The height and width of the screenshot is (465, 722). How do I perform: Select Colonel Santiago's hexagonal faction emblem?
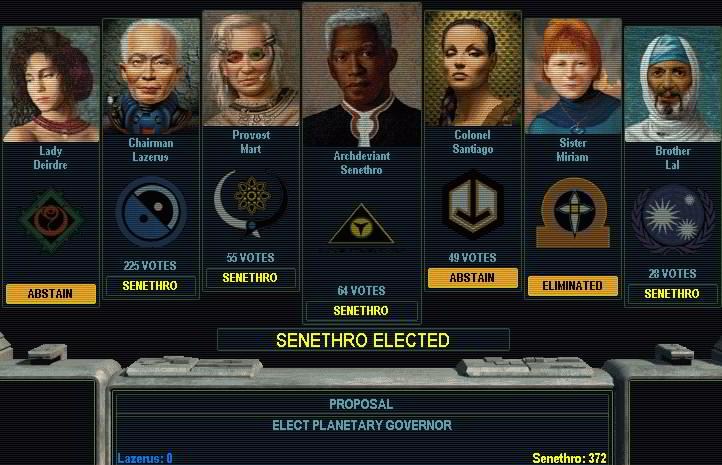[472, 205]
